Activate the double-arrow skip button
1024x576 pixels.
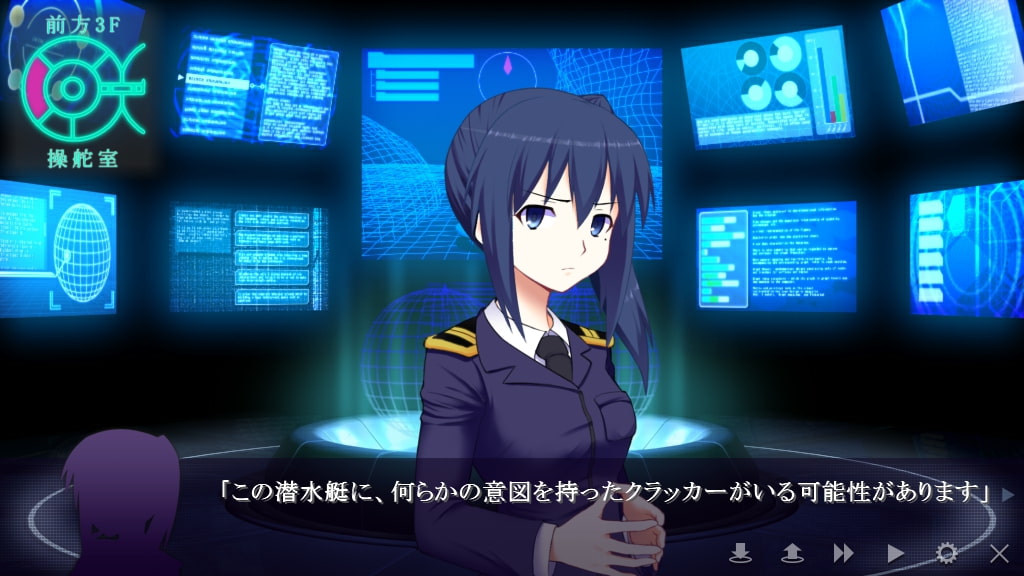(843, 552)
